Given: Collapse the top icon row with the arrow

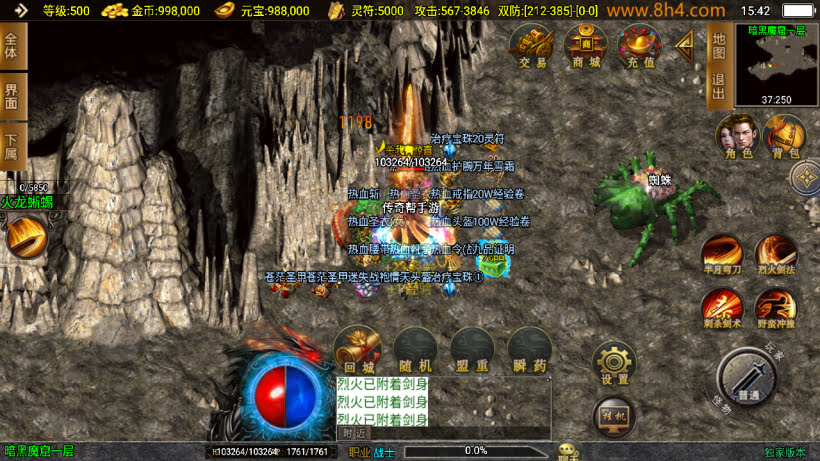Looking at the screenshot, I should pos(686,44).
